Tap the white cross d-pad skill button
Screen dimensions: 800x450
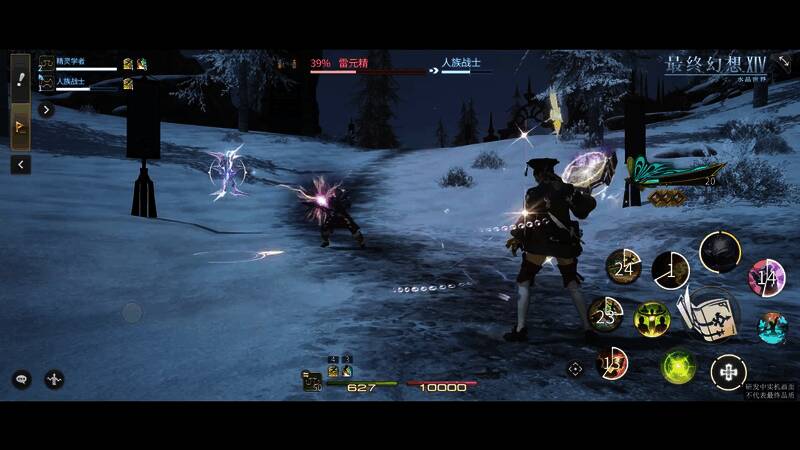(728, 373)
